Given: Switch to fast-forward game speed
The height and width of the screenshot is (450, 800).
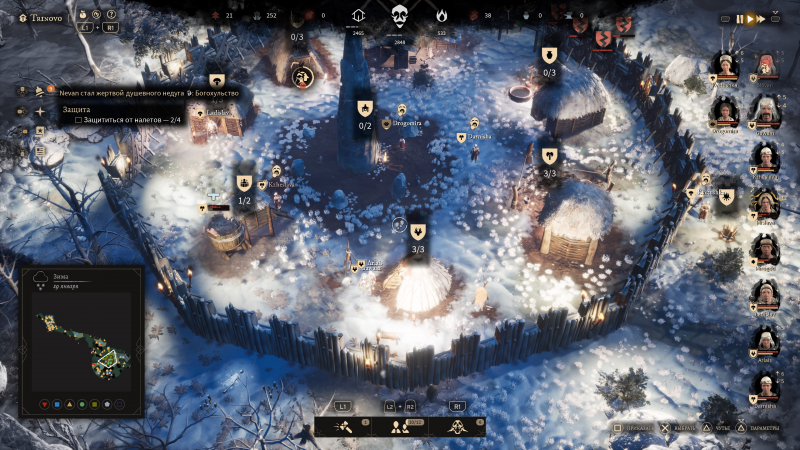Looking at the screenshot, I should click(x=761, y=18).
